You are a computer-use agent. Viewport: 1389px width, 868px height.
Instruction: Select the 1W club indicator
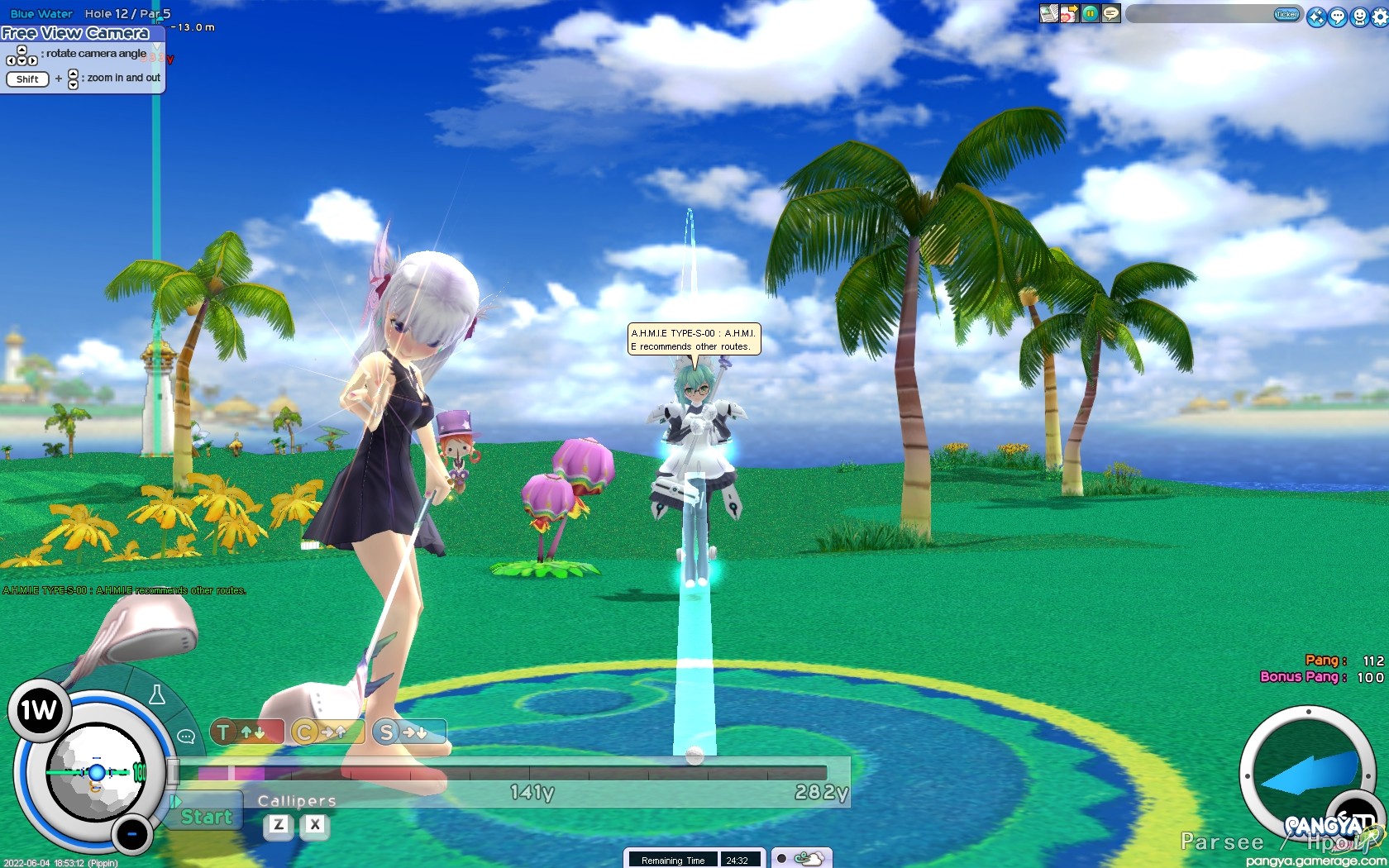point(38,710)
